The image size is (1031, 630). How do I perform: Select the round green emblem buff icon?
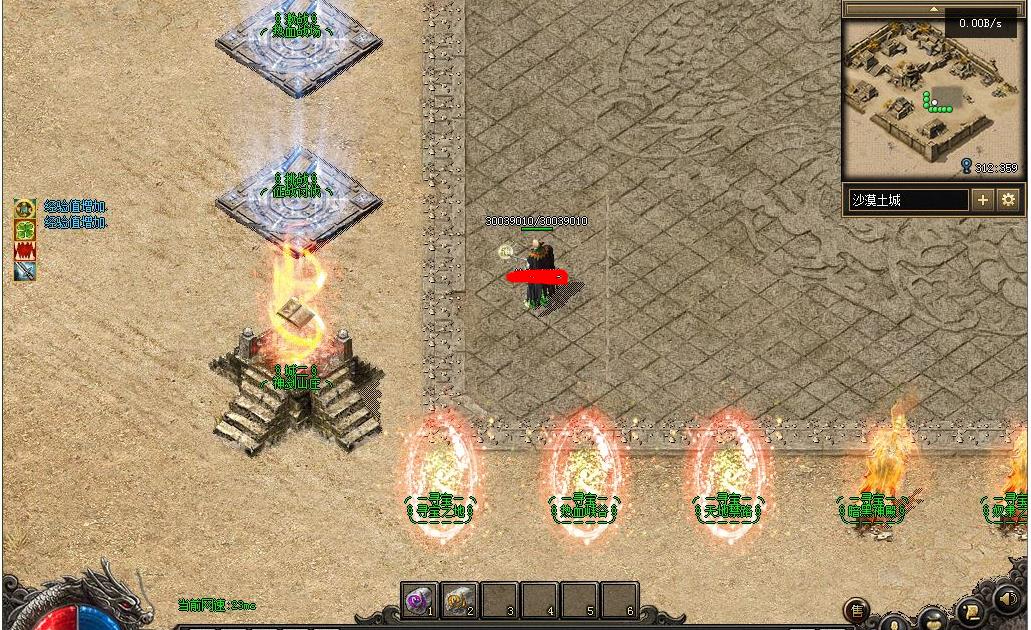click(25, 209)
